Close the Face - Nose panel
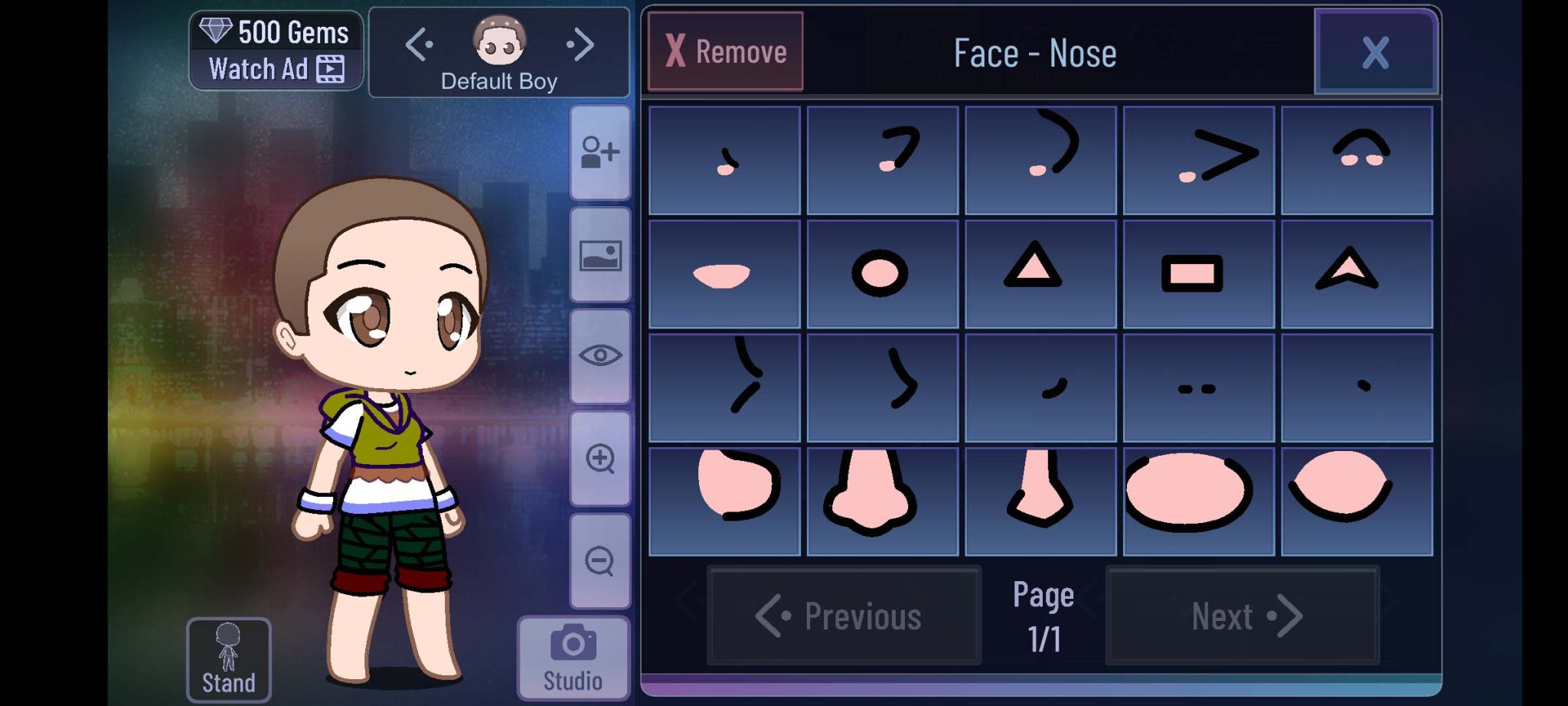 point(1375,52)
